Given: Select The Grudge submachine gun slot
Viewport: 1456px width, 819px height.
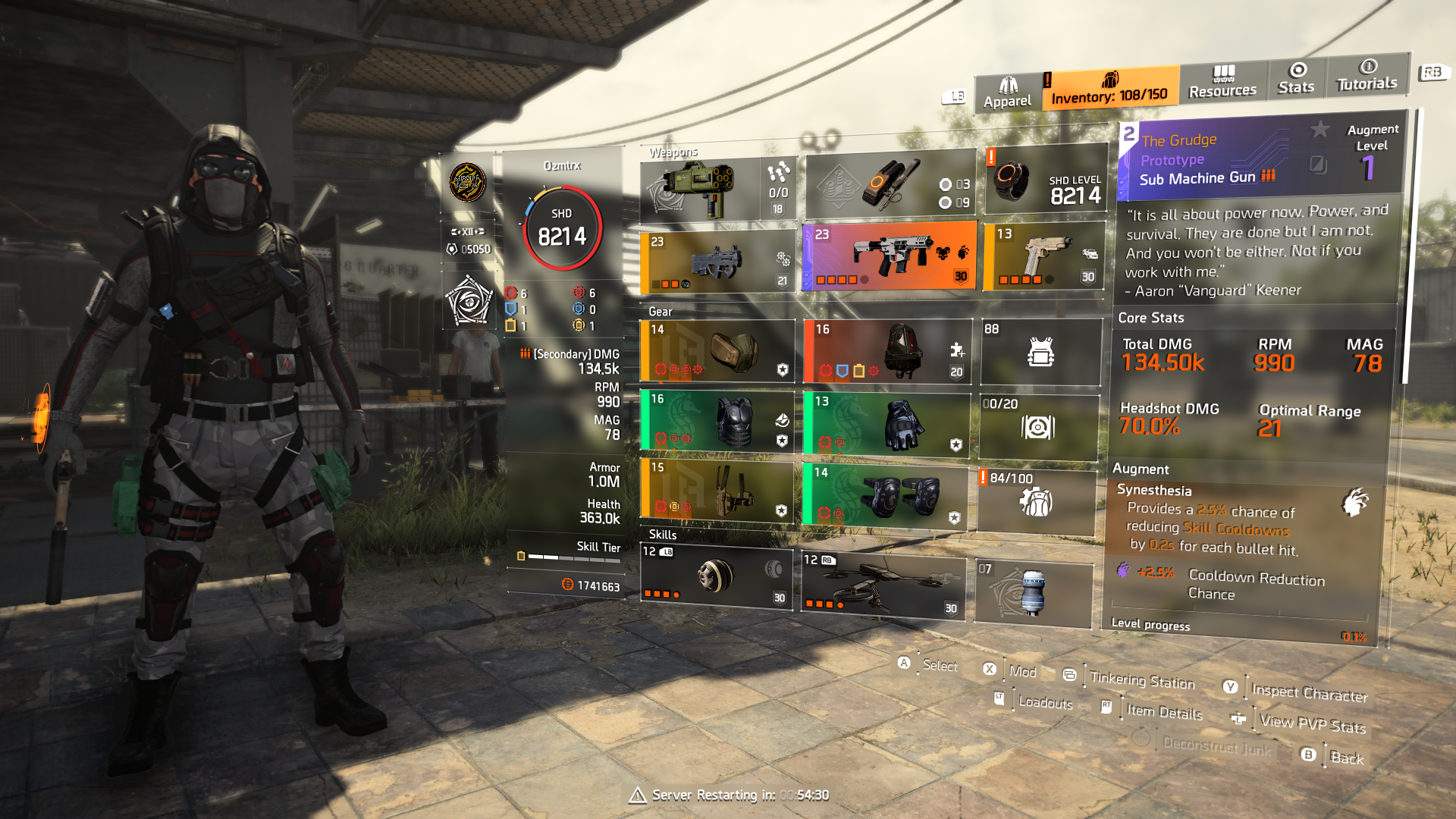Looking at the screenshot, I should click(890, 256).
